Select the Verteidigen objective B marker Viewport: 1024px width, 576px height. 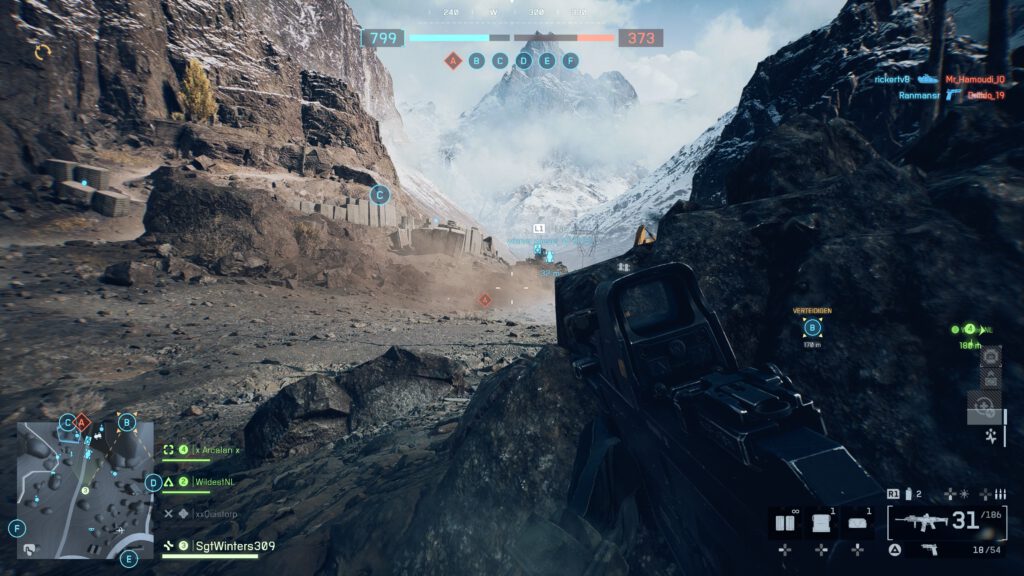(x=812, y=327)
